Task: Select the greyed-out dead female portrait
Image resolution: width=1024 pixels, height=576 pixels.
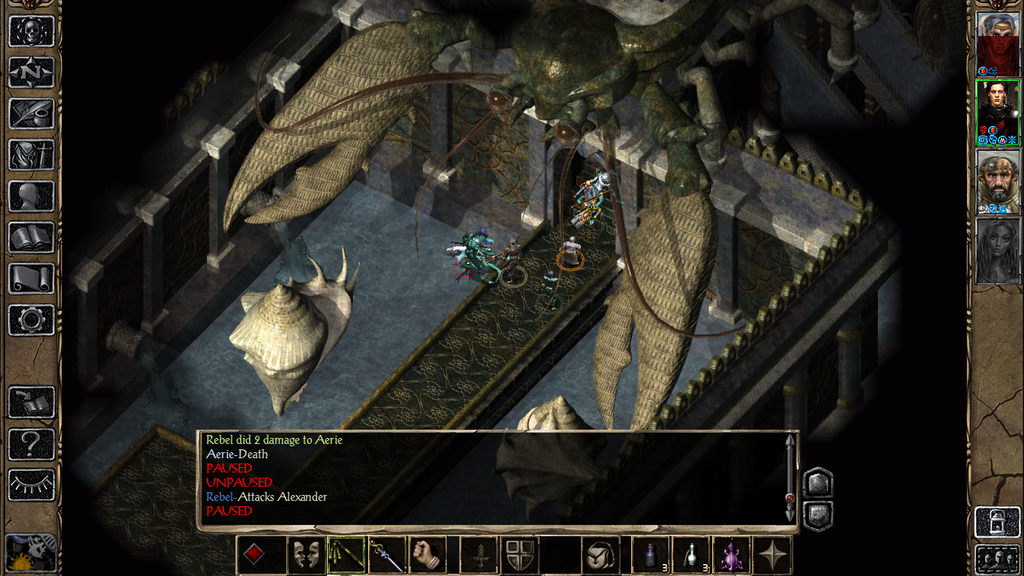Action: coord(997,251)
